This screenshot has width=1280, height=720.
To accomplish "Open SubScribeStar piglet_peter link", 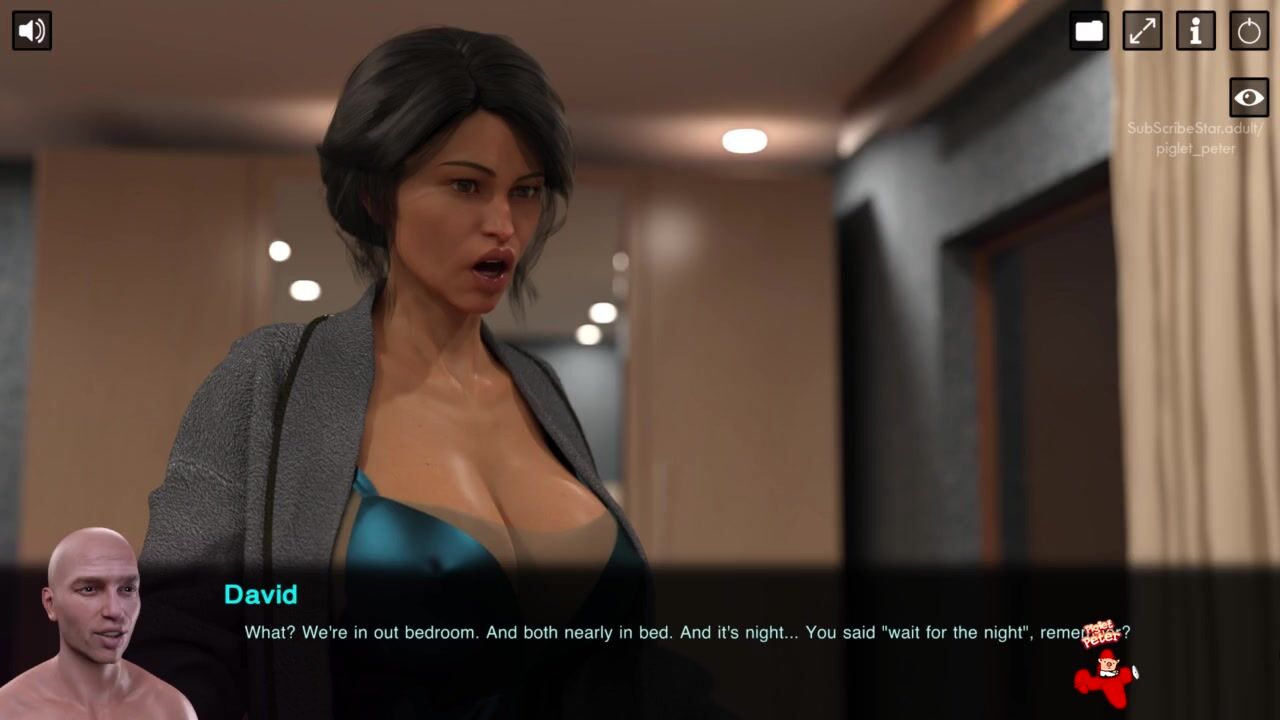I will point(1194,136).
